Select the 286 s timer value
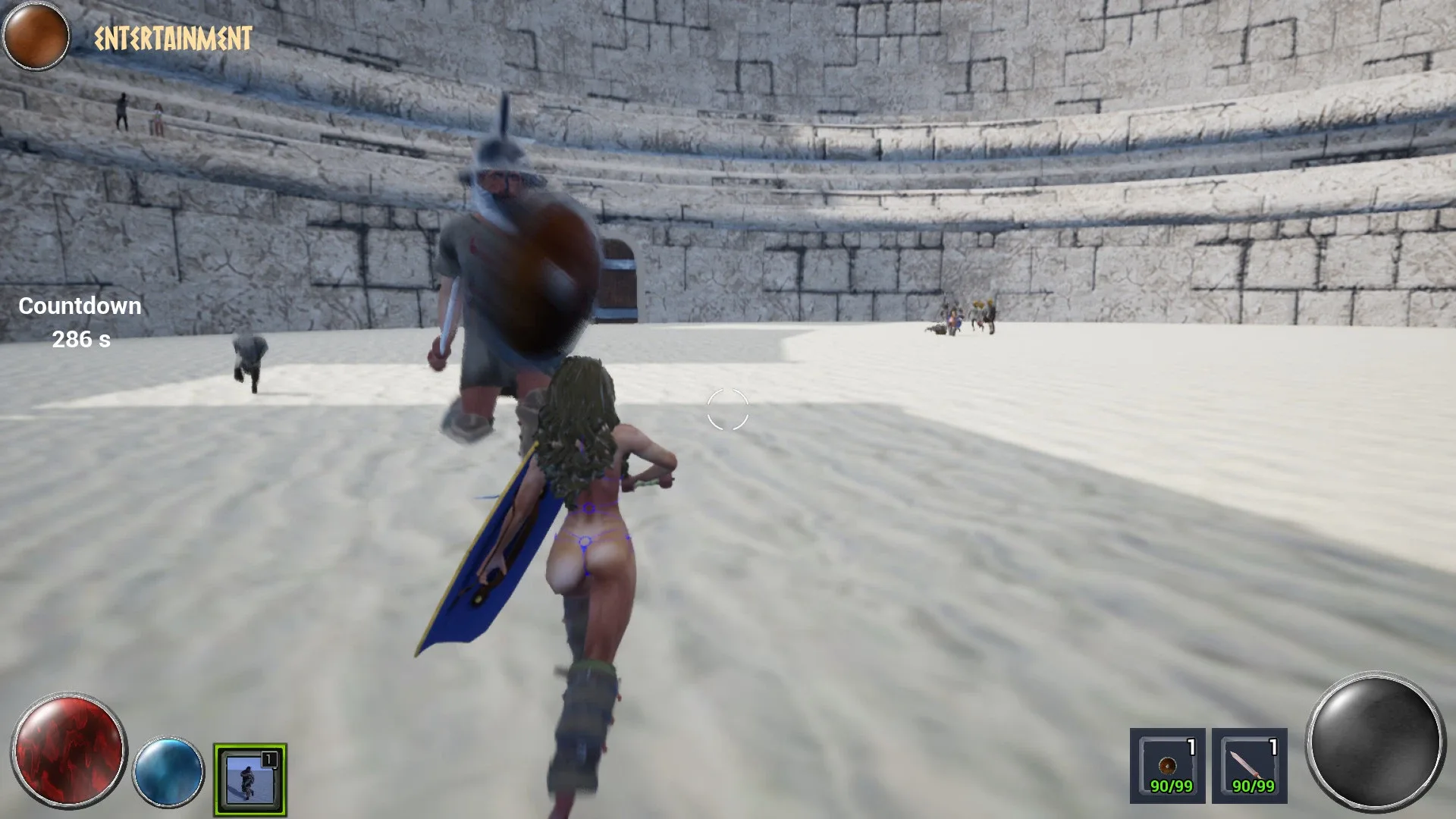The width and height of the screenshot is (1456, 819). (83, 340)
